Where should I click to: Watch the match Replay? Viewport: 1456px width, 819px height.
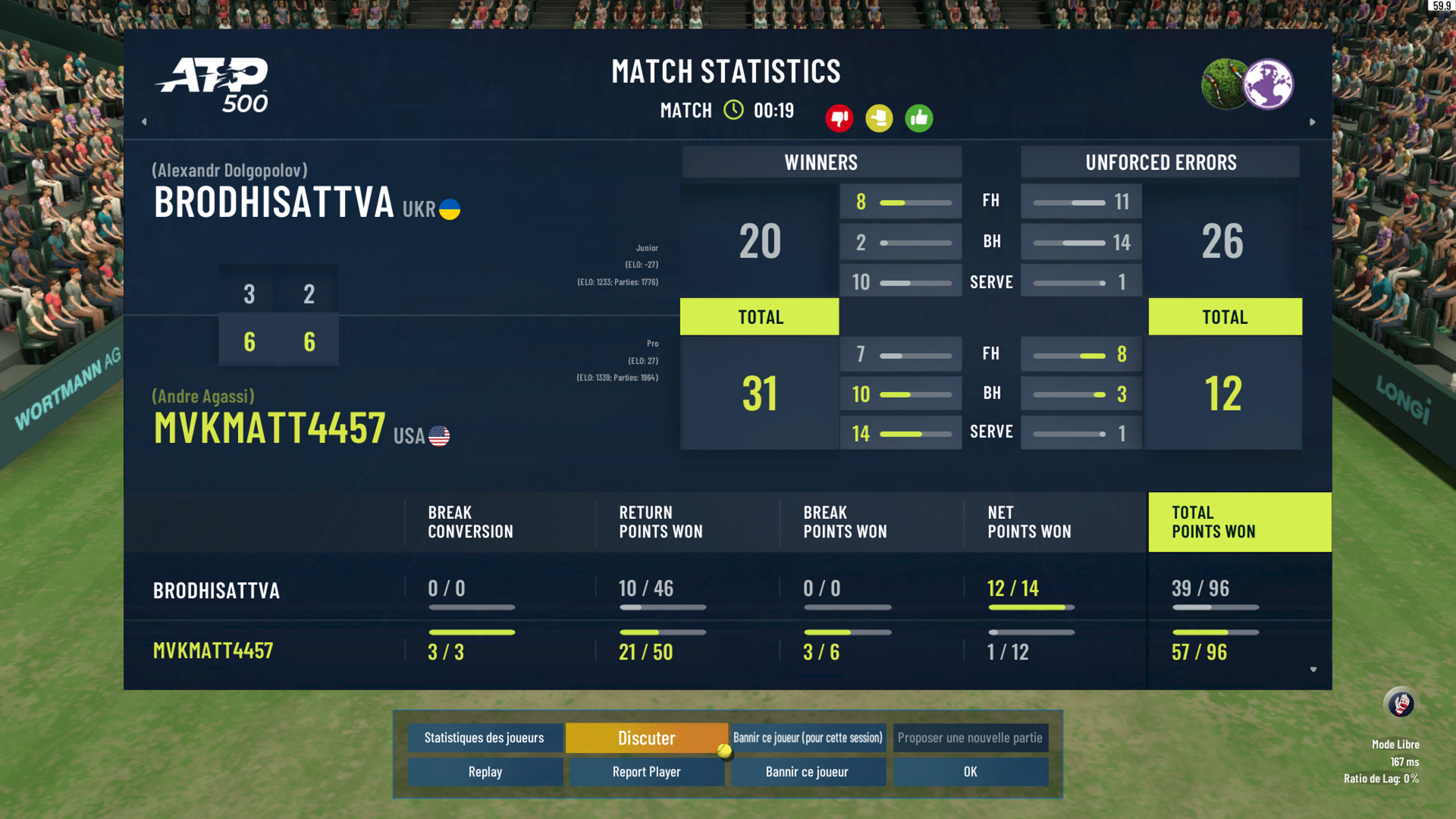tap(485, 772)
